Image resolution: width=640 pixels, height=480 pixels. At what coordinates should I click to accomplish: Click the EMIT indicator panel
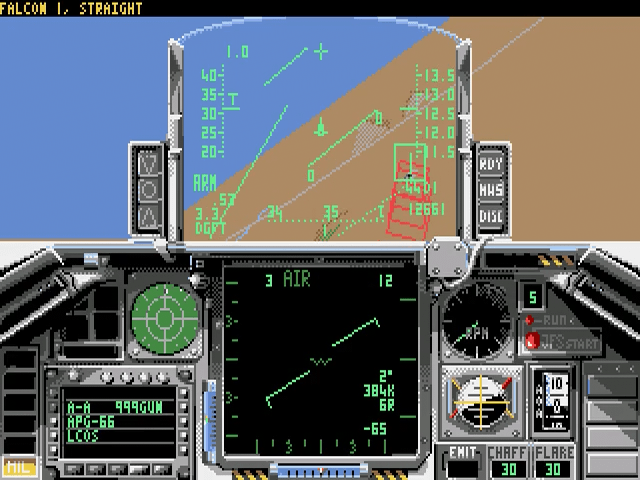(x=461, y=460)
